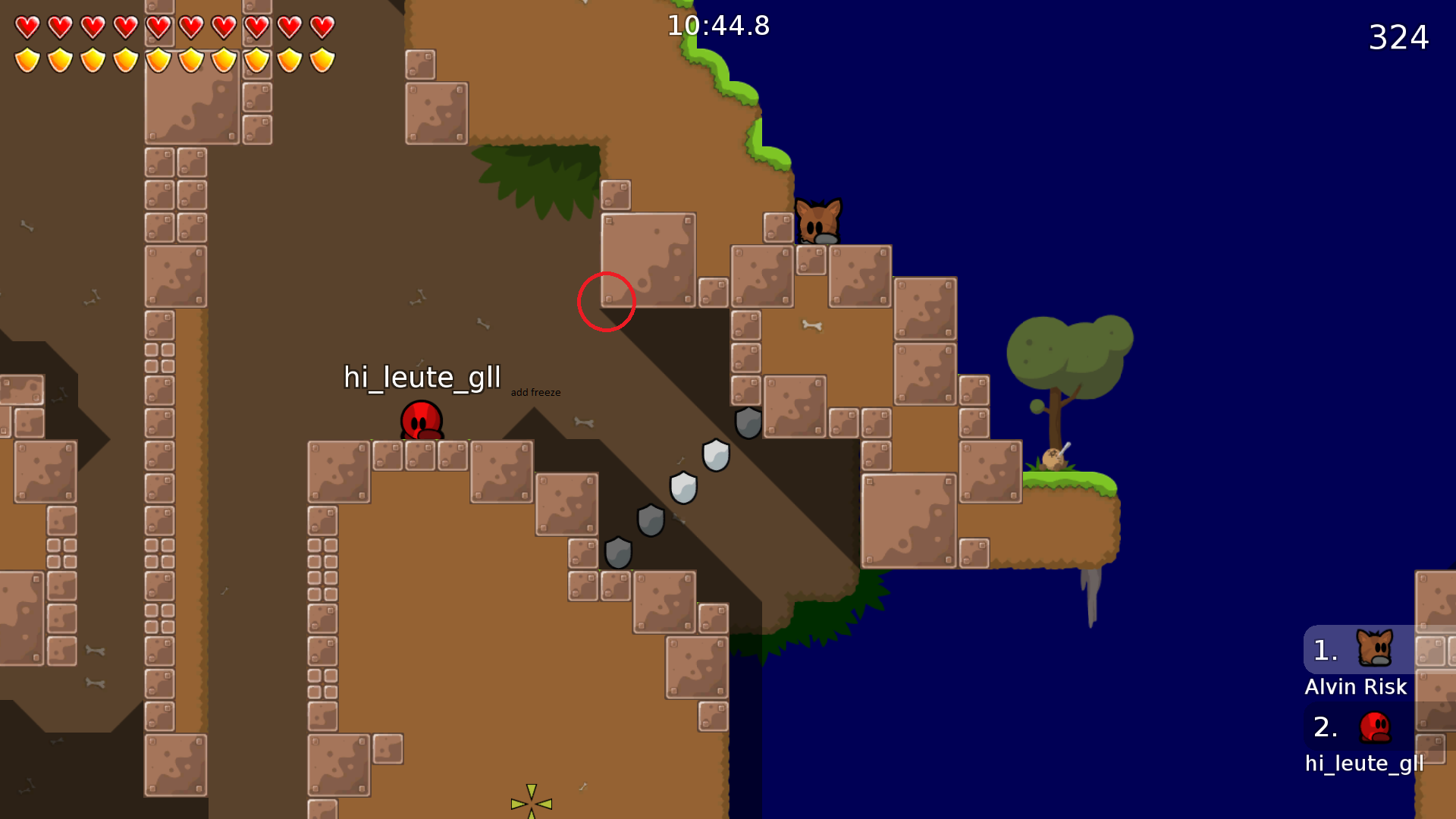Click hi_leute_gll's red avatar on the leaderboard
The height and width of the screenshot is (819, 1456).
[x=1373, y=726]
